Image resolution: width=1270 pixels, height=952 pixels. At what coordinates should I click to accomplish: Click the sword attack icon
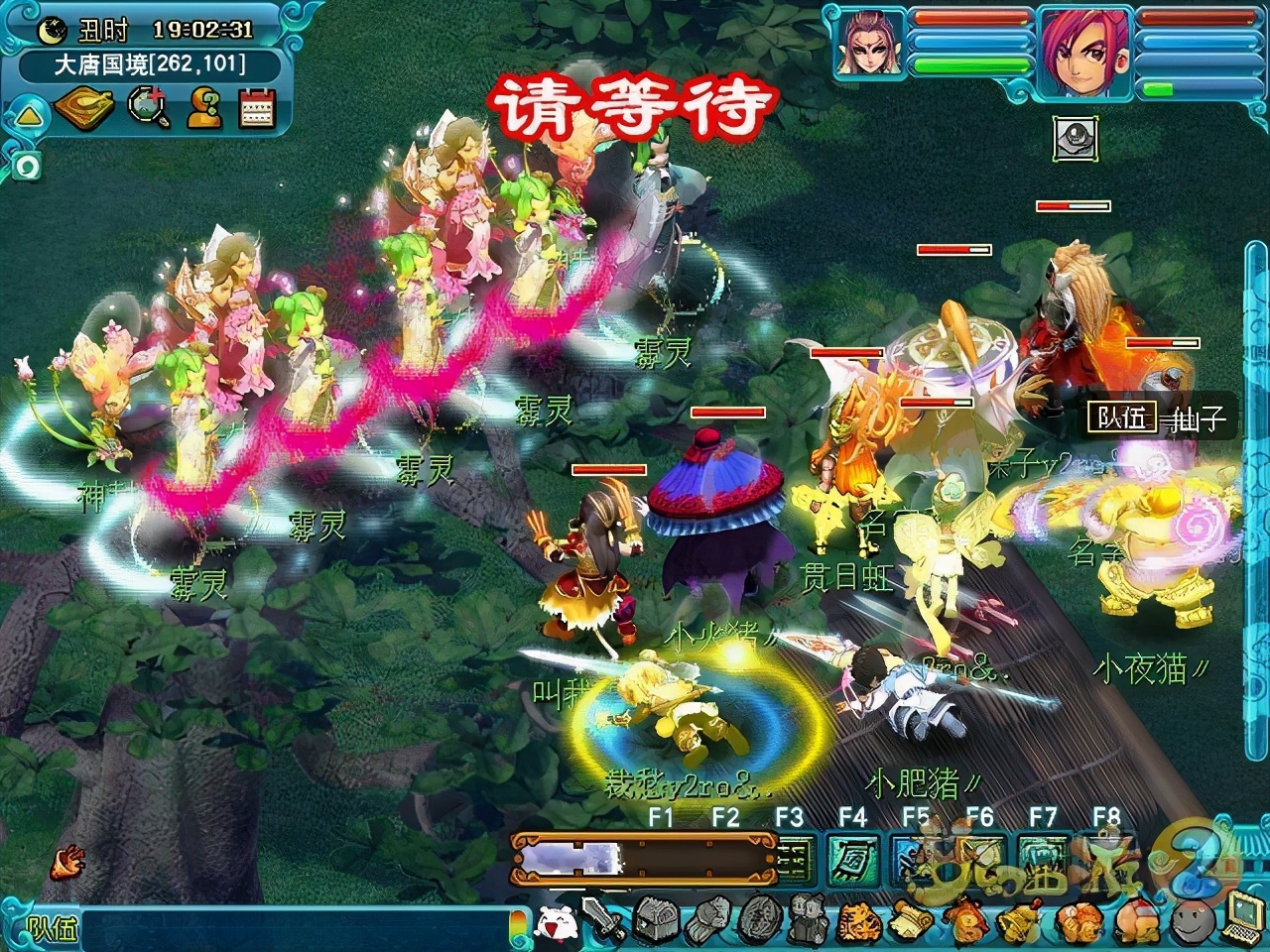[603, 920]
